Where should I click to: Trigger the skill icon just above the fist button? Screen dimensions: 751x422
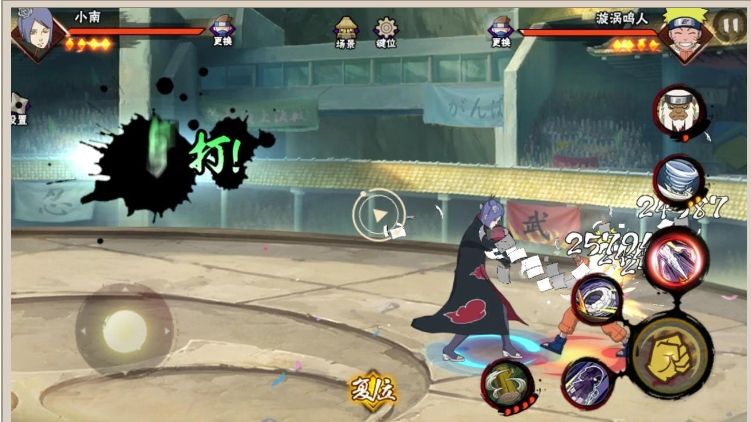click(598, 299)
